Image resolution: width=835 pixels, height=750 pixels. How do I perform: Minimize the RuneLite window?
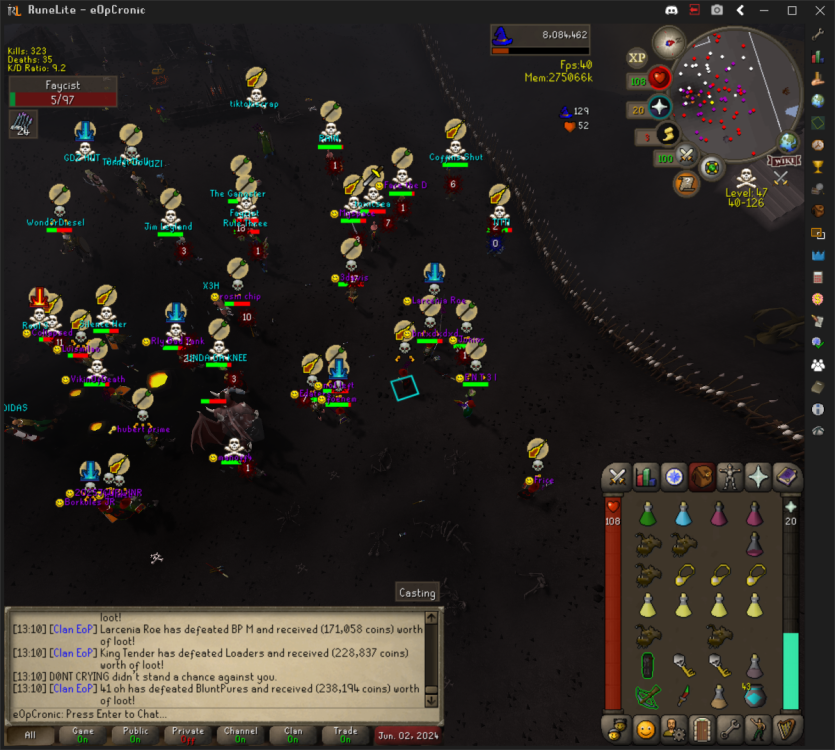(766, 11)
